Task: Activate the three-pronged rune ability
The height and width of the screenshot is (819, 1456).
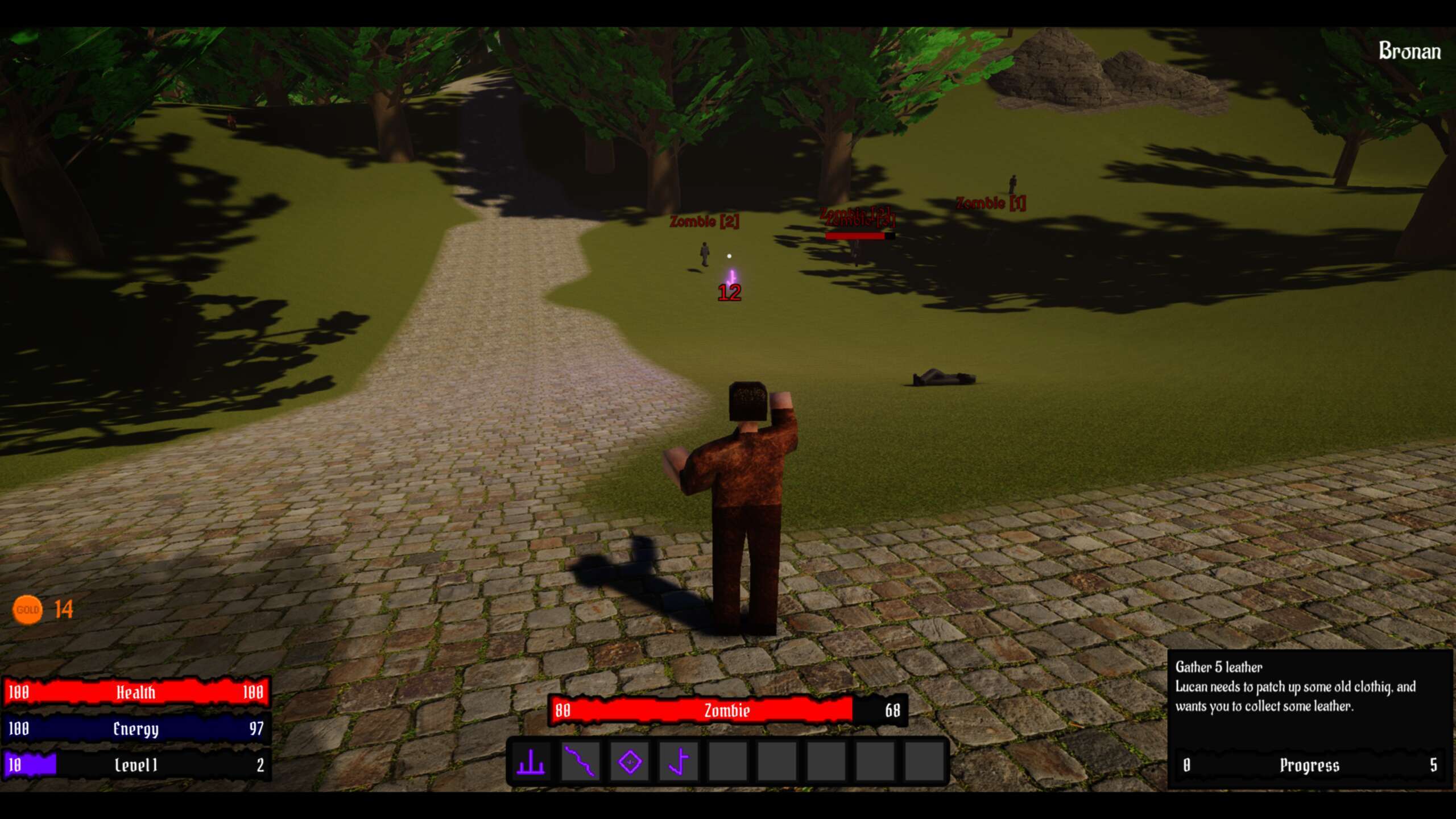Action: [x=531, y=762]
